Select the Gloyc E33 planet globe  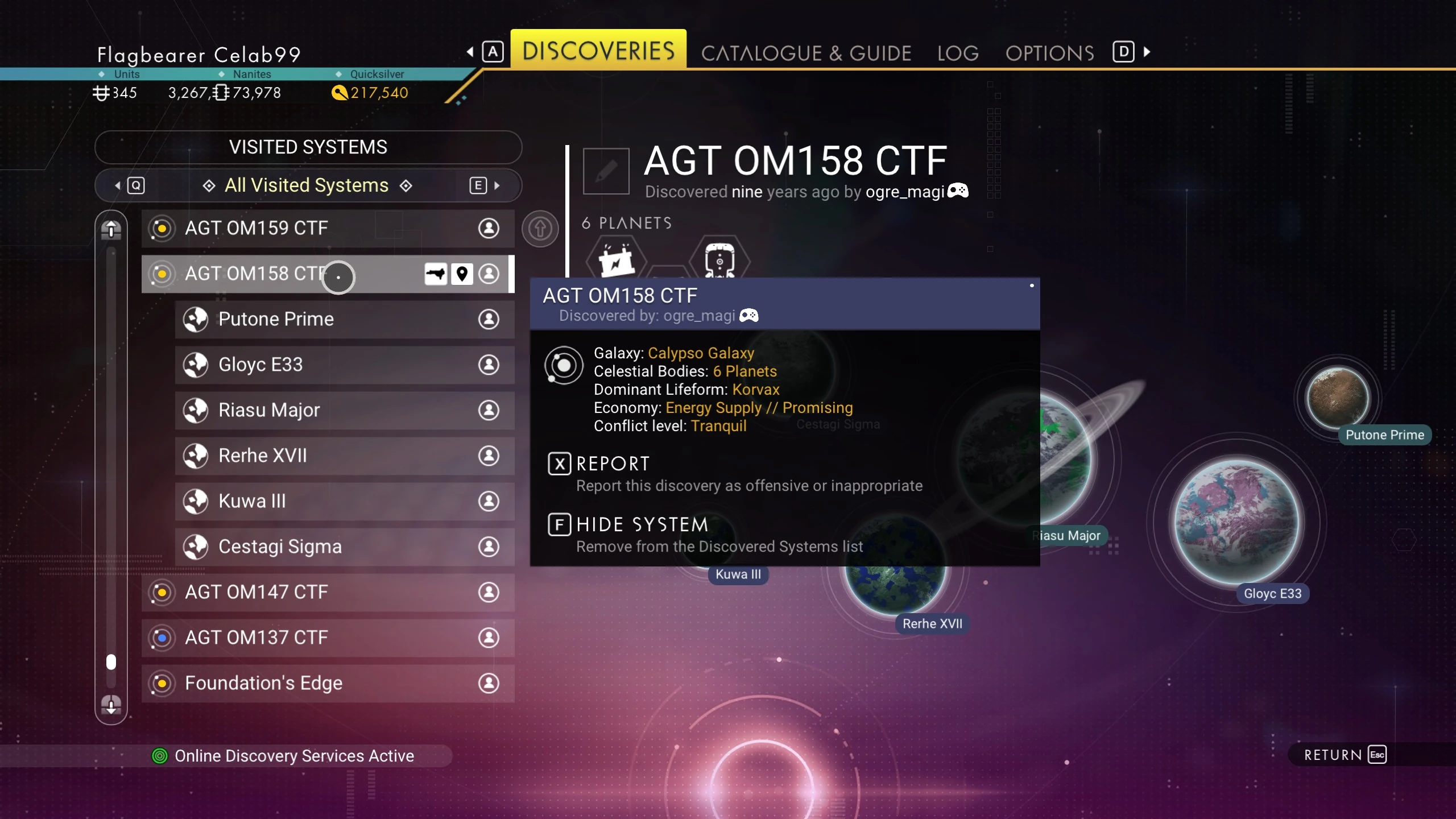coord(1236,522)
